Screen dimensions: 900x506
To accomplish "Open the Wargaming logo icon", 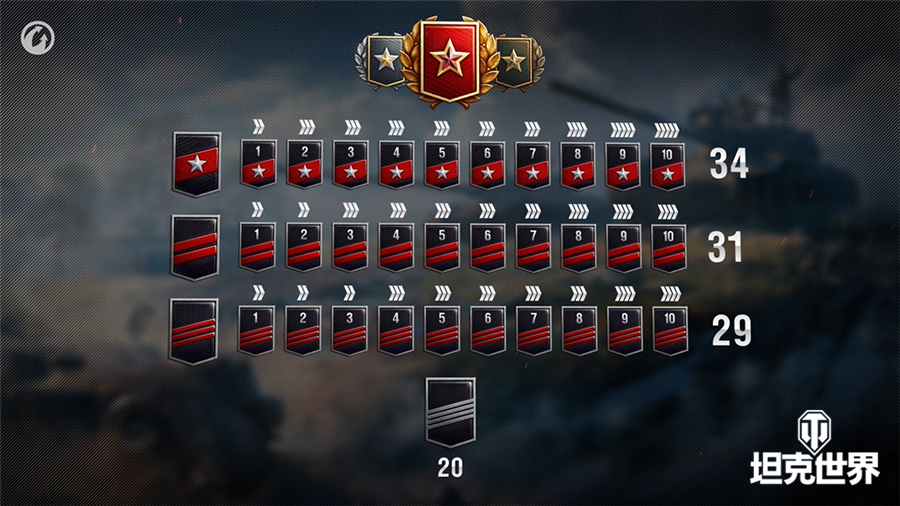I will pyautogui.click(x=38, y=38).
